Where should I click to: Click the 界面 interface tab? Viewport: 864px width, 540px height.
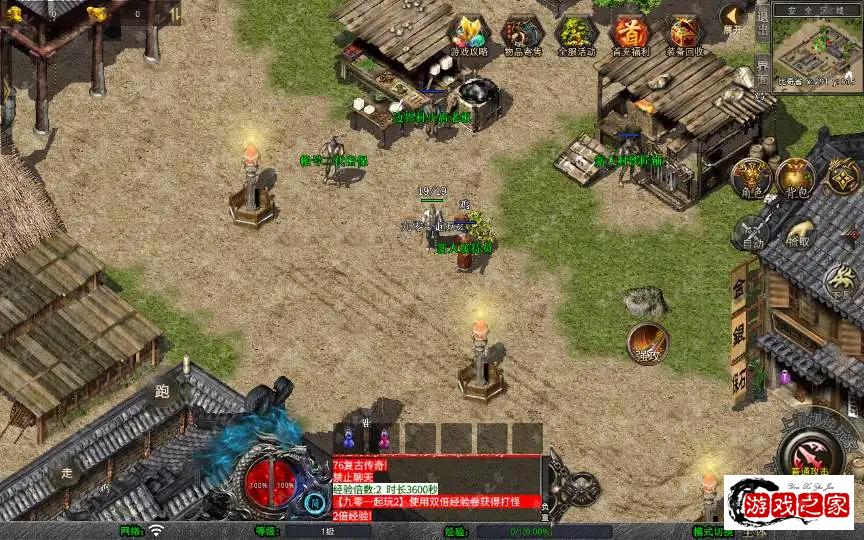[762, 72]
